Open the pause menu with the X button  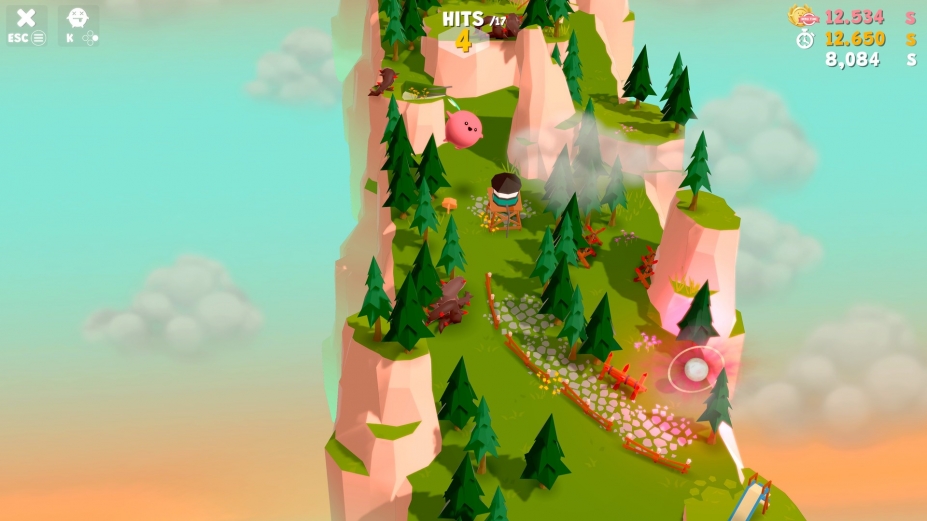(x=26, y=18)
